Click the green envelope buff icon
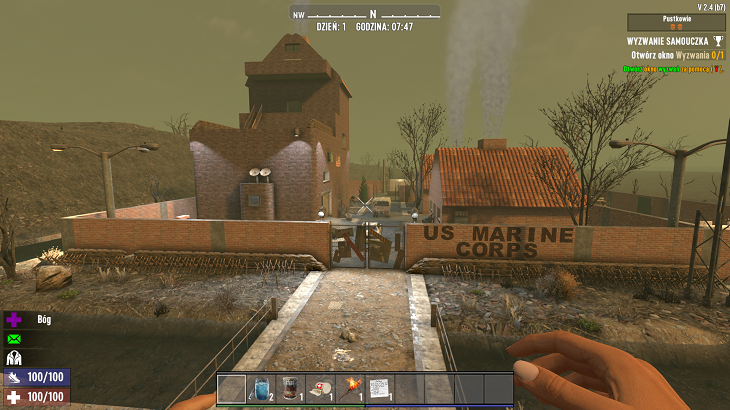 point(15,339)
